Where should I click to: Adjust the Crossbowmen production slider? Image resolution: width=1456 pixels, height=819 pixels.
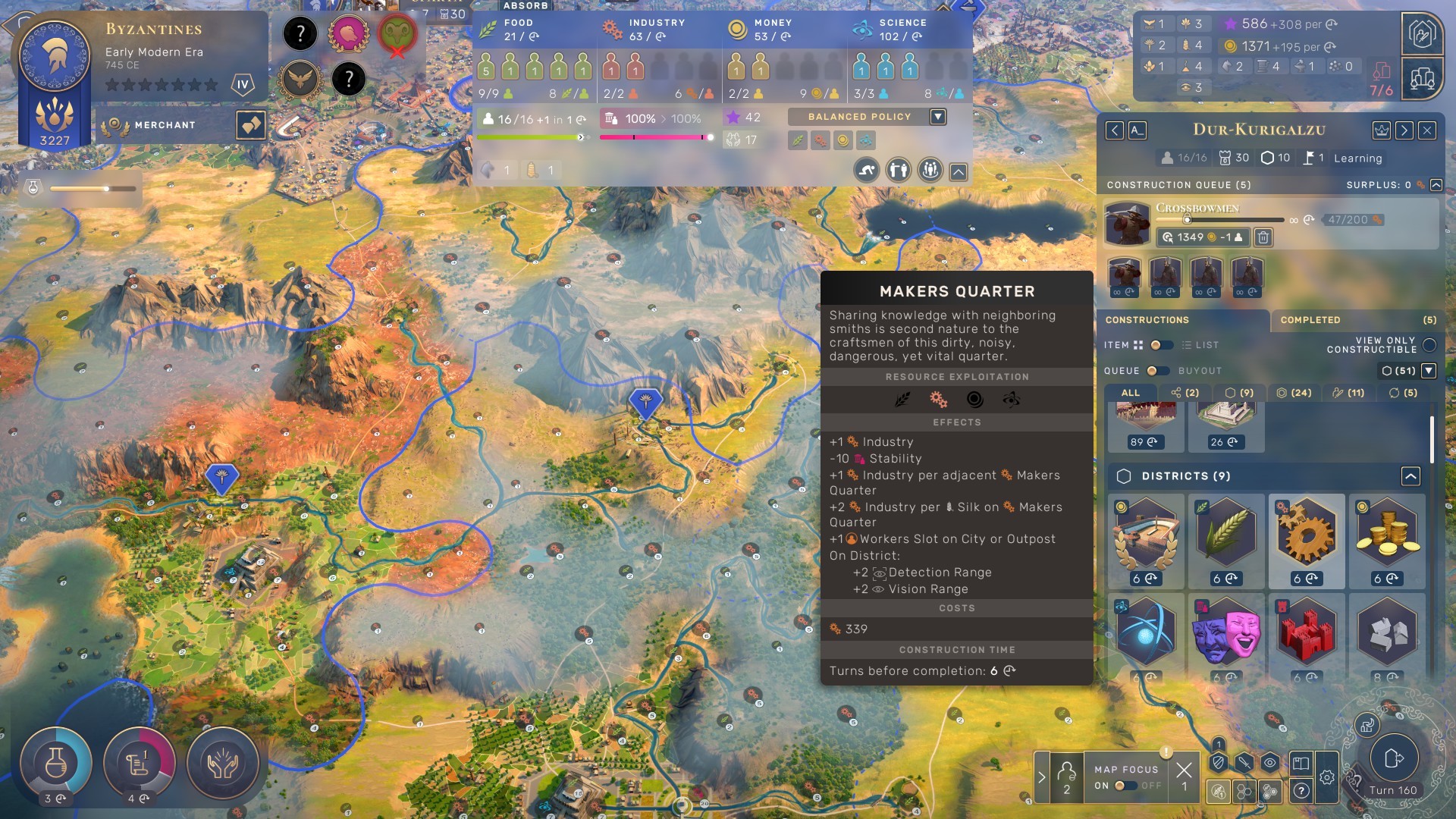point(1188,220)
